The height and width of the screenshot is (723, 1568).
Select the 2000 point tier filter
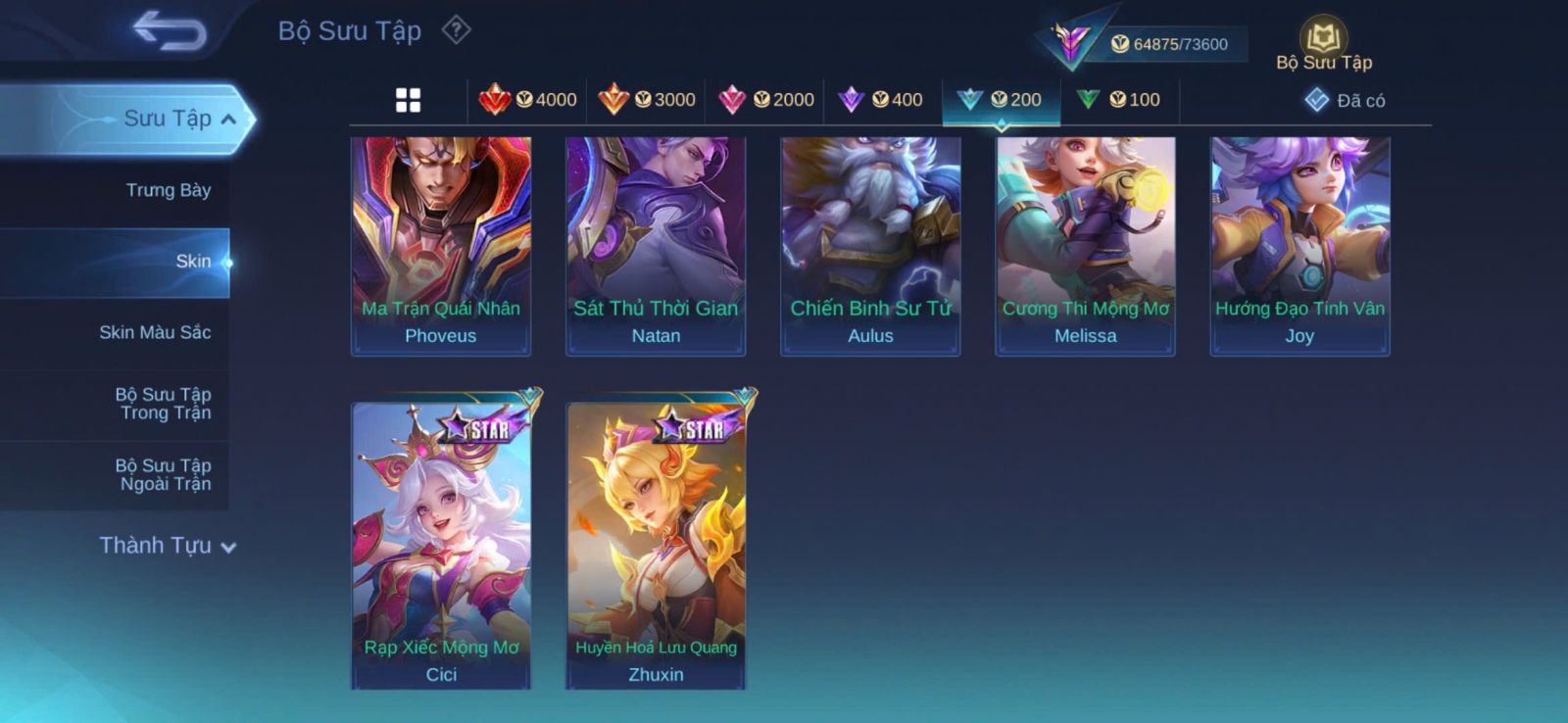tap(766, 100)
